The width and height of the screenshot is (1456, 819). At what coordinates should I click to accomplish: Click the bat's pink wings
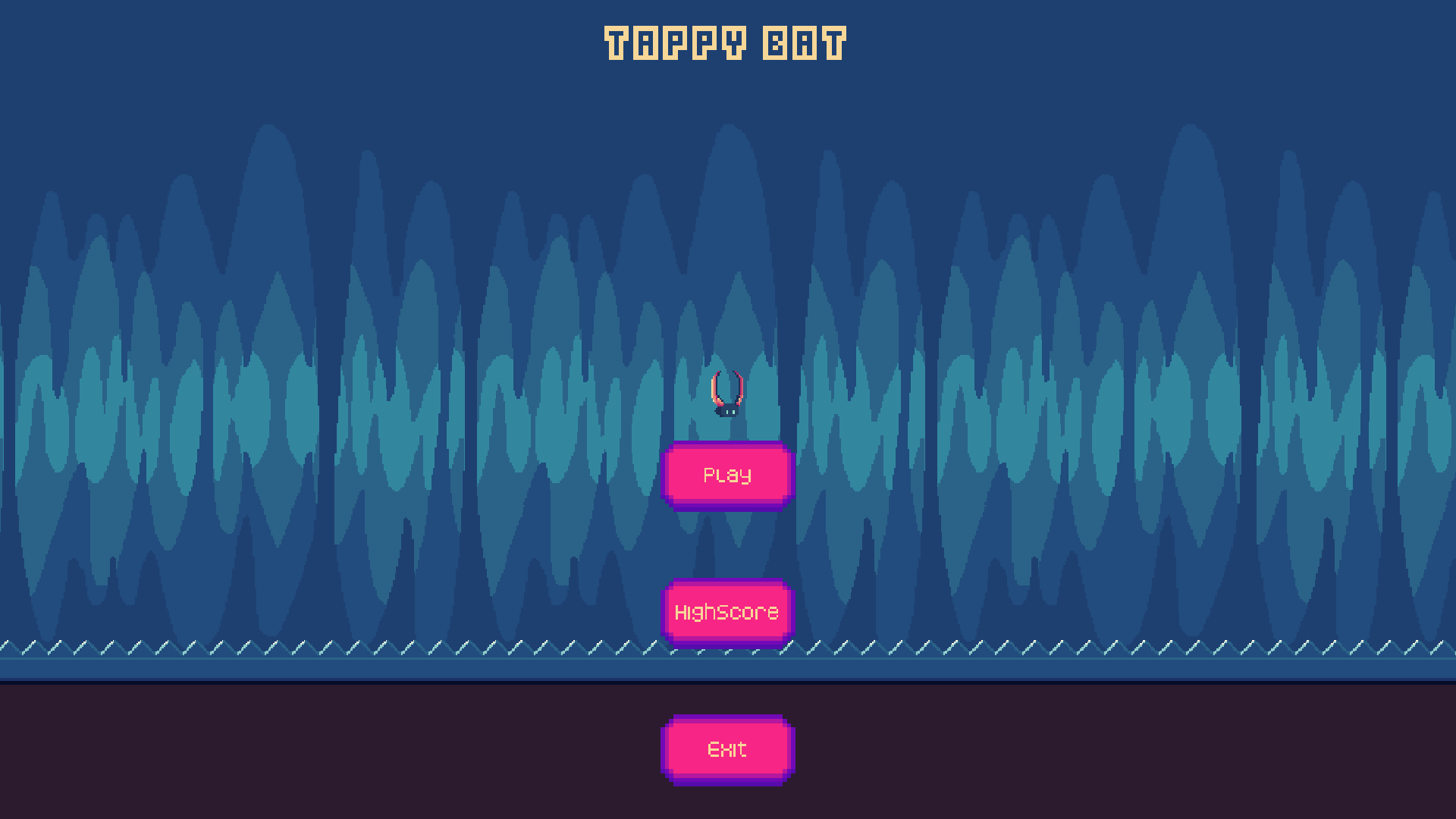pyautogui.click(x=715, y=387)
